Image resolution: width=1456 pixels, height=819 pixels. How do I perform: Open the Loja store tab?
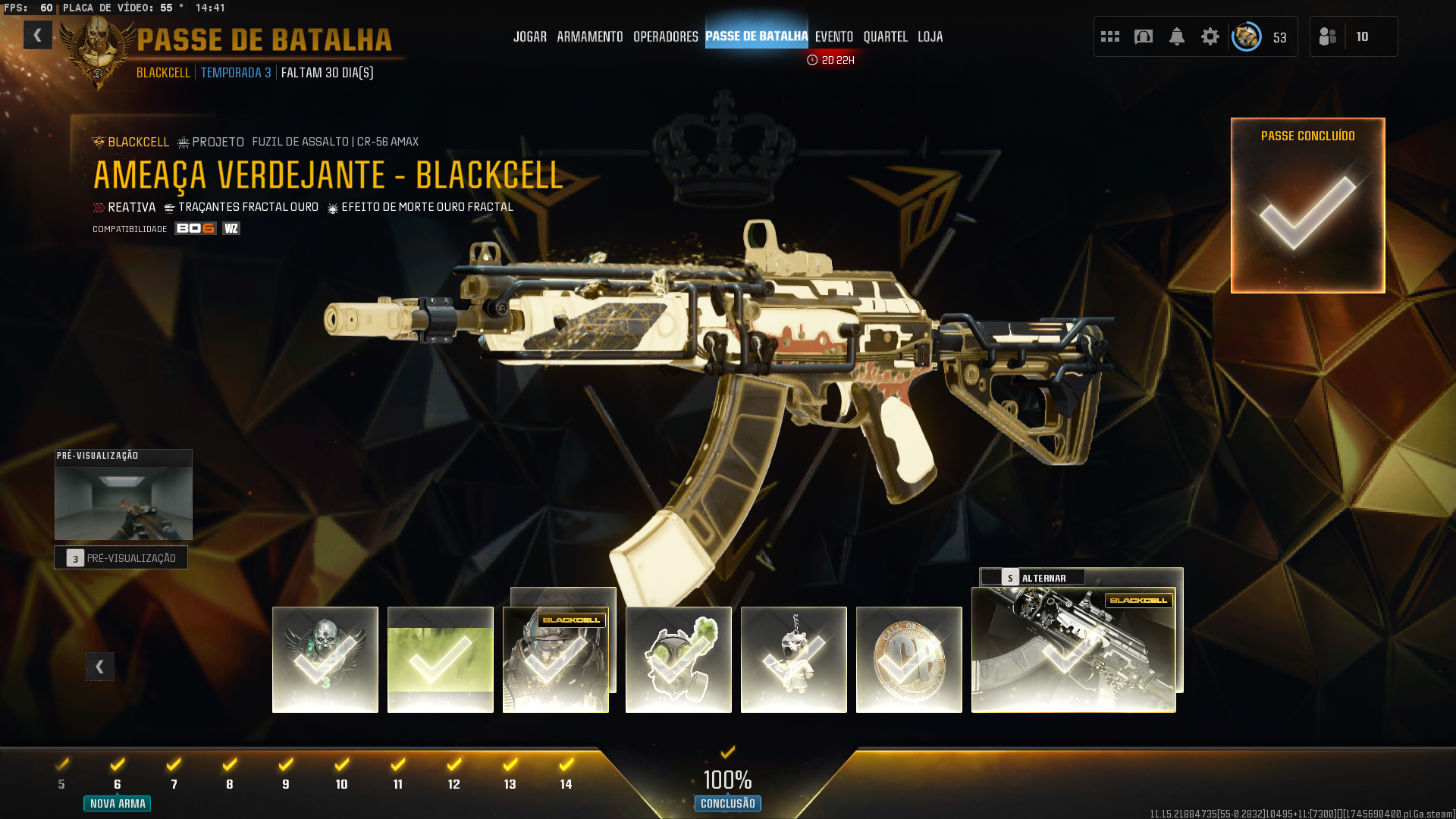[930, 36]
